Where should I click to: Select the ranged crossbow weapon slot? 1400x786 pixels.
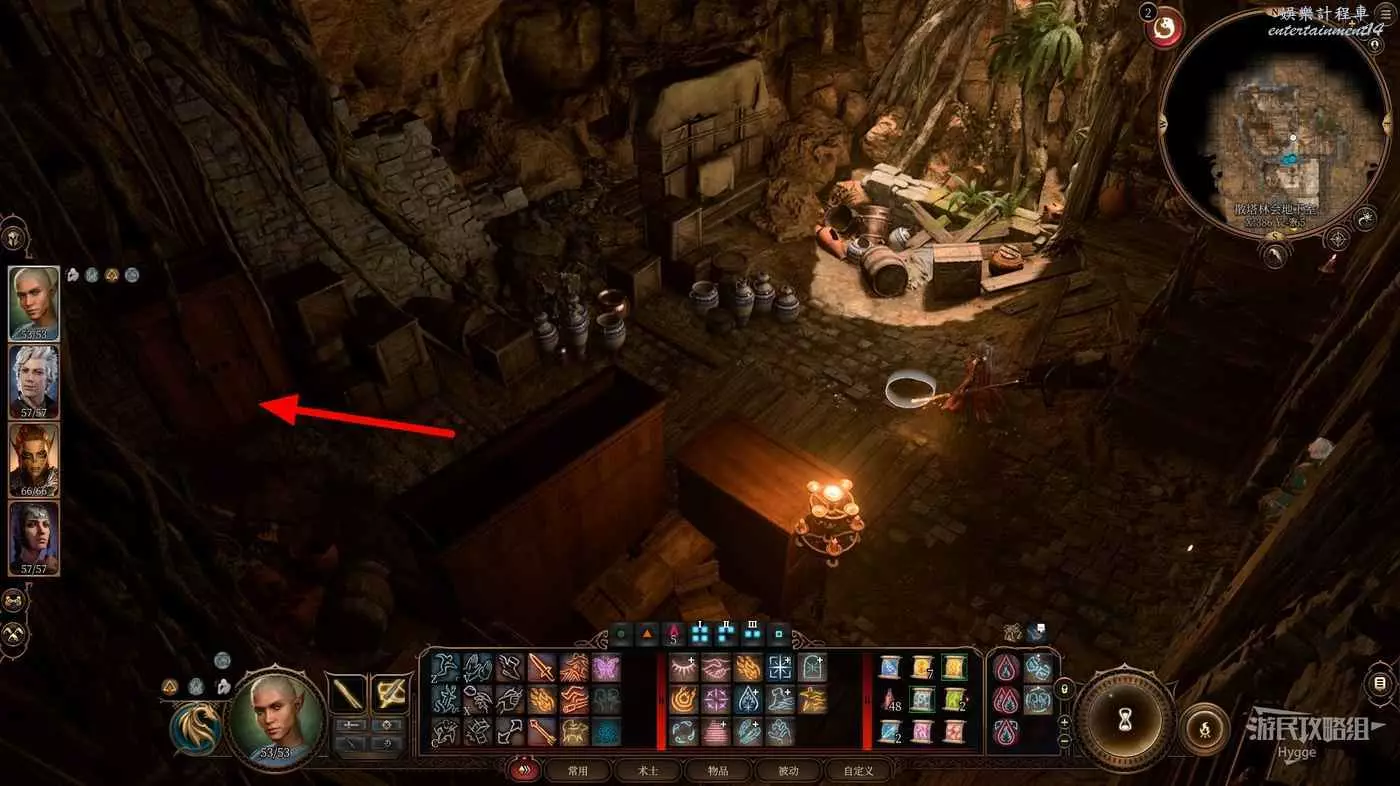(x=389, y=692)
